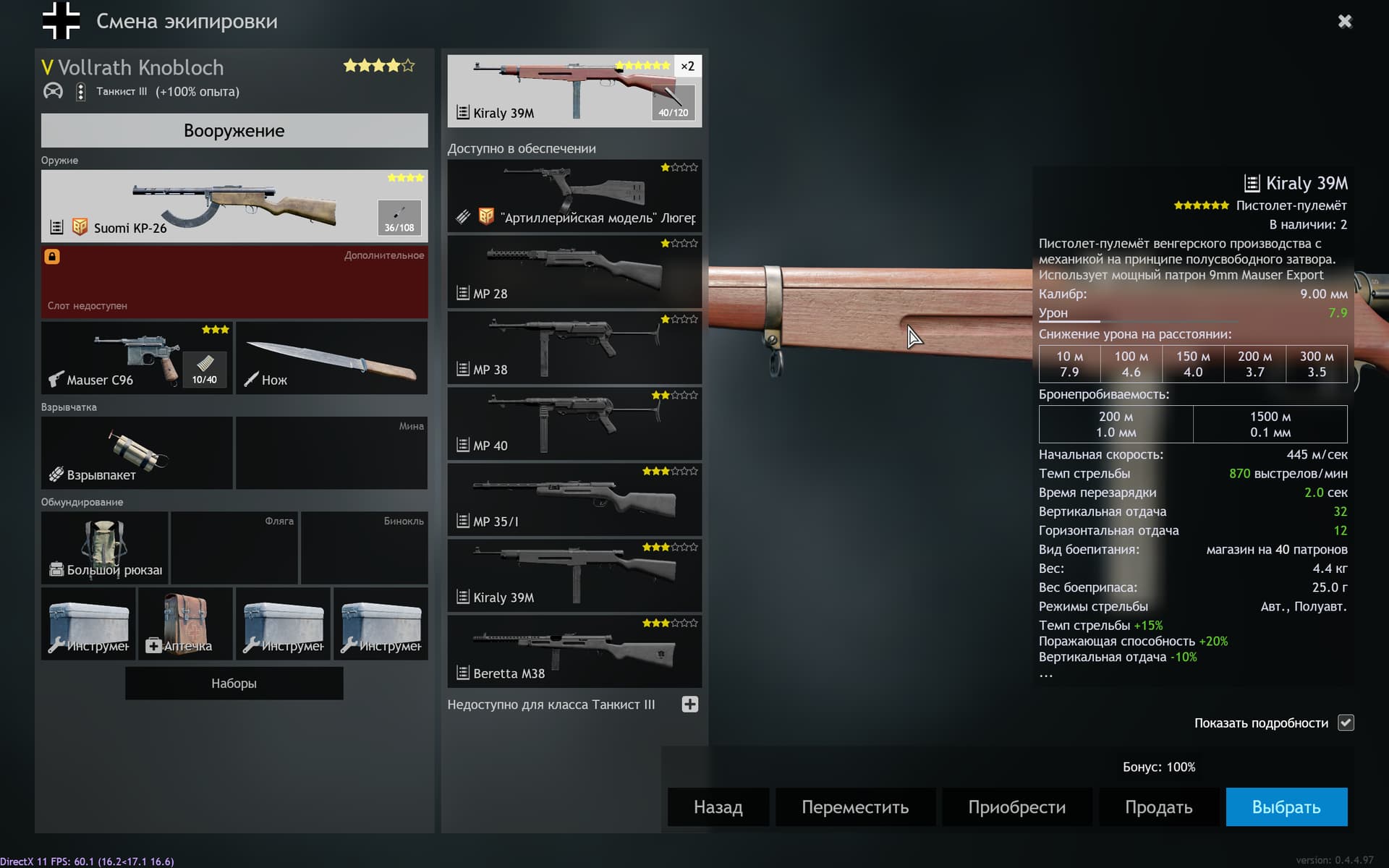Uncheck the Показать подробности checkbox
The image size is (1389, 868).
1345,723
